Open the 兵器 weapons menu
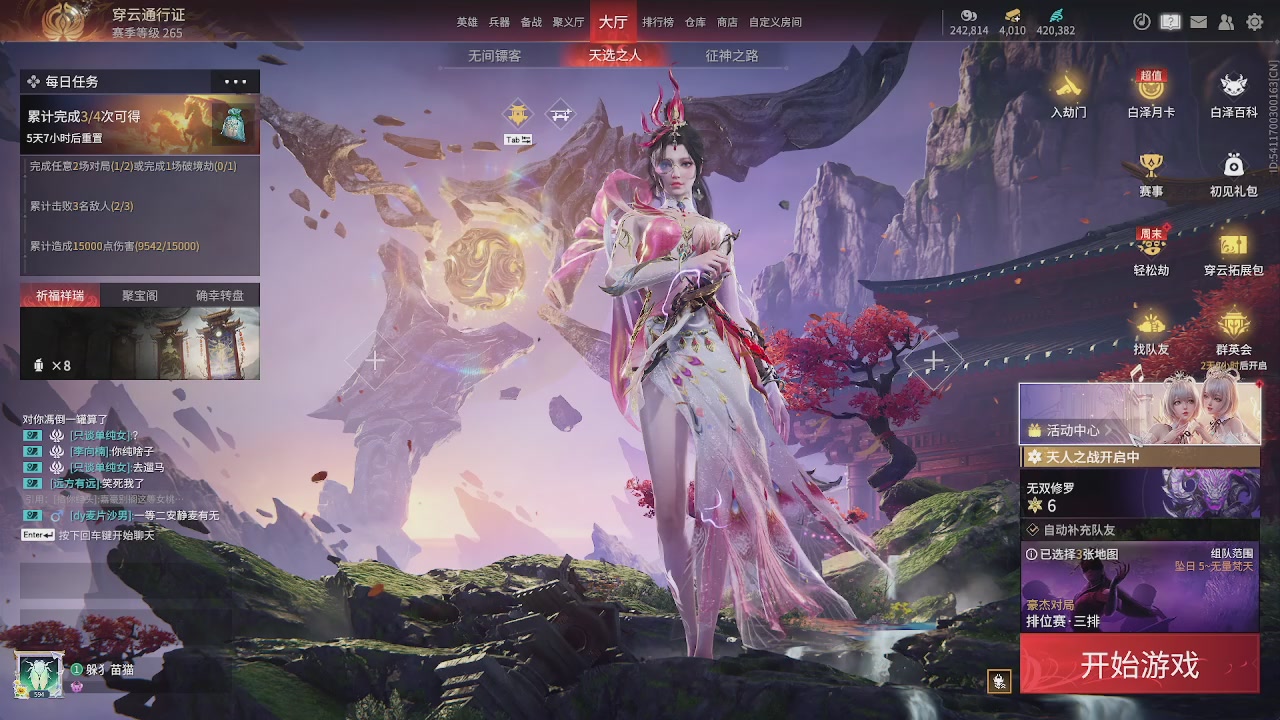Screen dimensions: 1280x720 [499, 22]
